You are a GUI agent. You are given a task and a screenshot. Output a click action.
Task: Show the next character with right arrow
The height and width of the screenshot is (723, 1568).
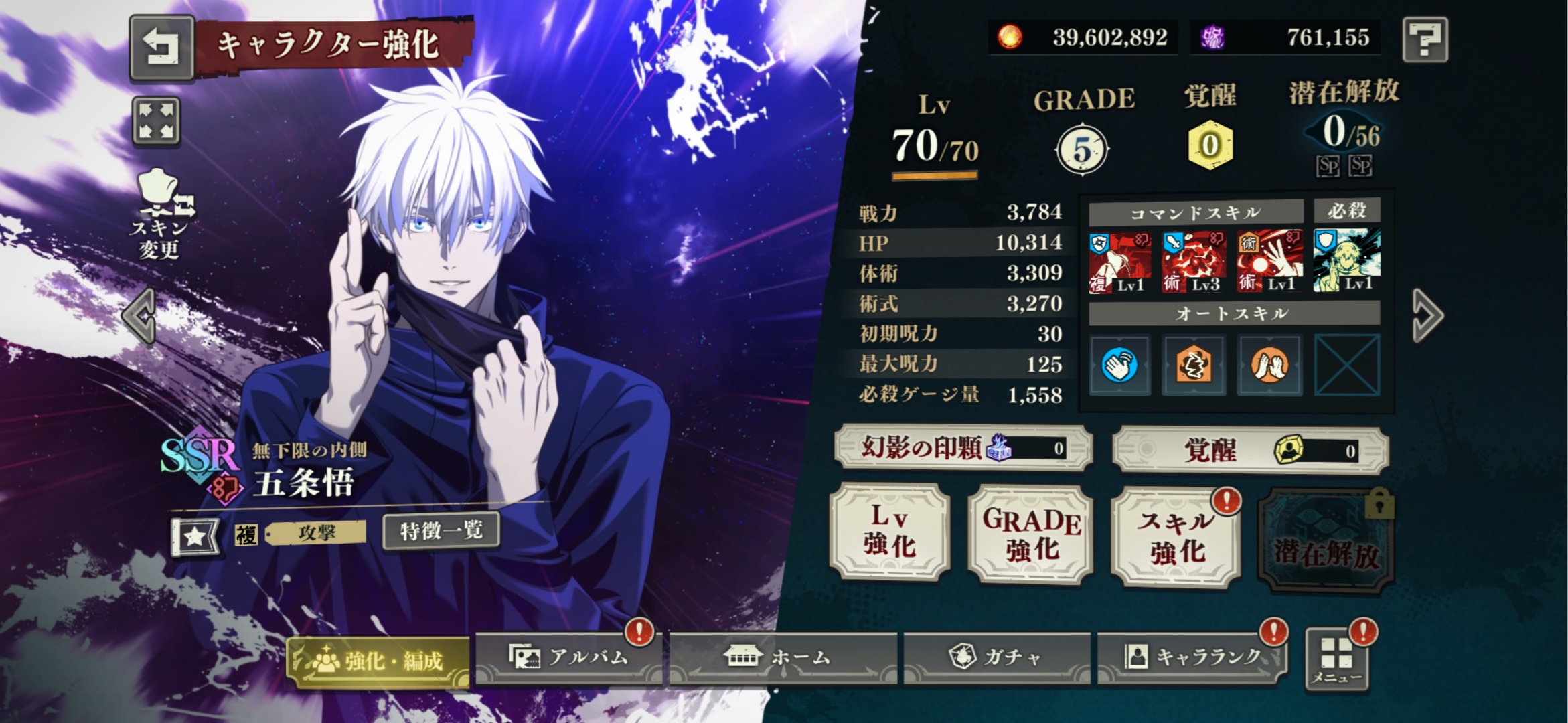tap(1427, 315)
